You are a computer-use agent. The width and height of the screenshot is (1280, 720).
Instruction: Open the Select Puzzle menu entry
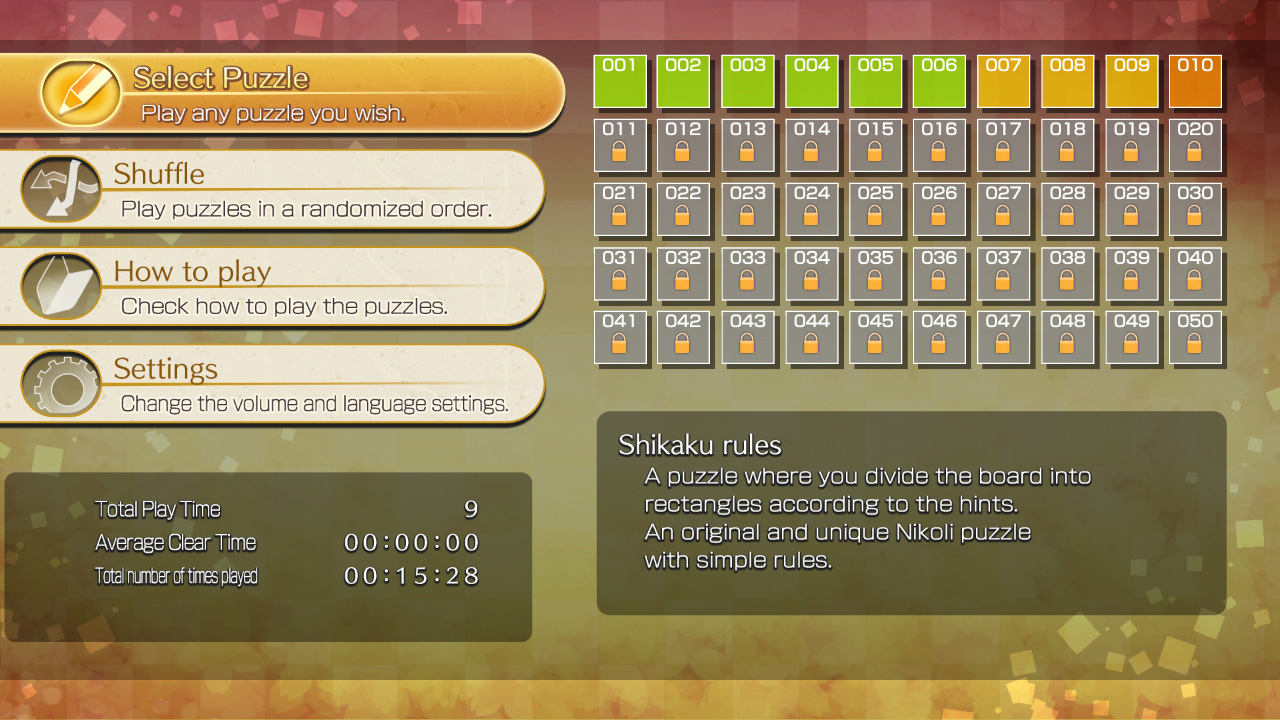click(x=250, y=90)
